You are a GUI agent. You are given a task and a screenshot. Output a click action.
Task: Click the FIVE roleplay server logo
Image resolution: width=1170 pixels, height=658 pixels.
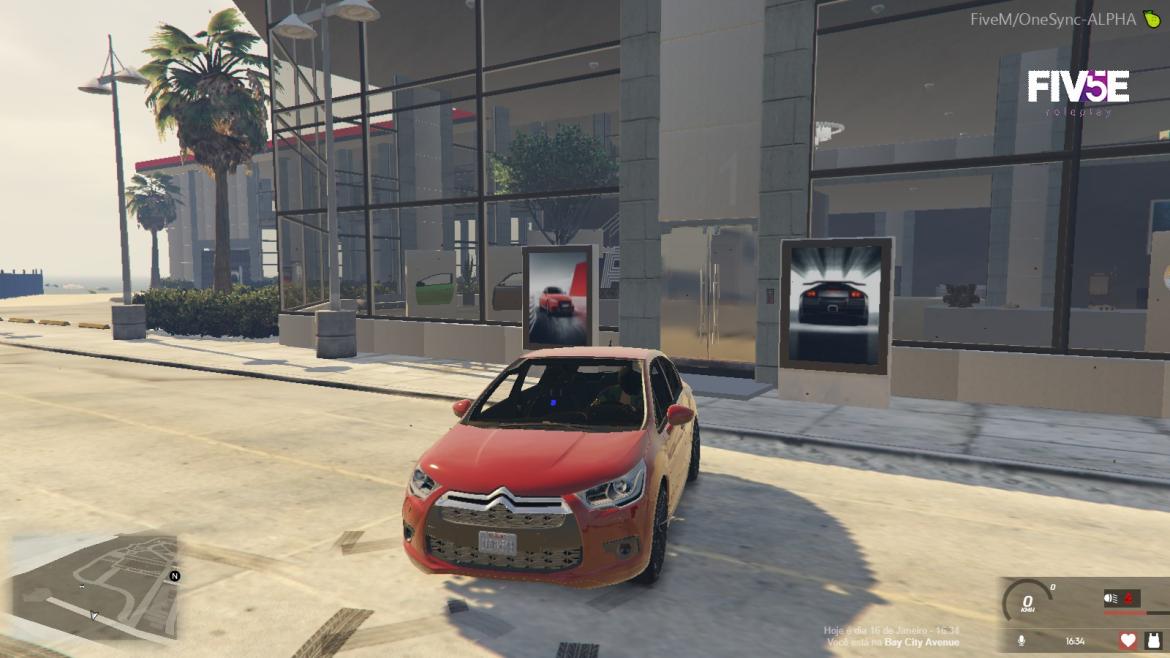pos(1078,90)
